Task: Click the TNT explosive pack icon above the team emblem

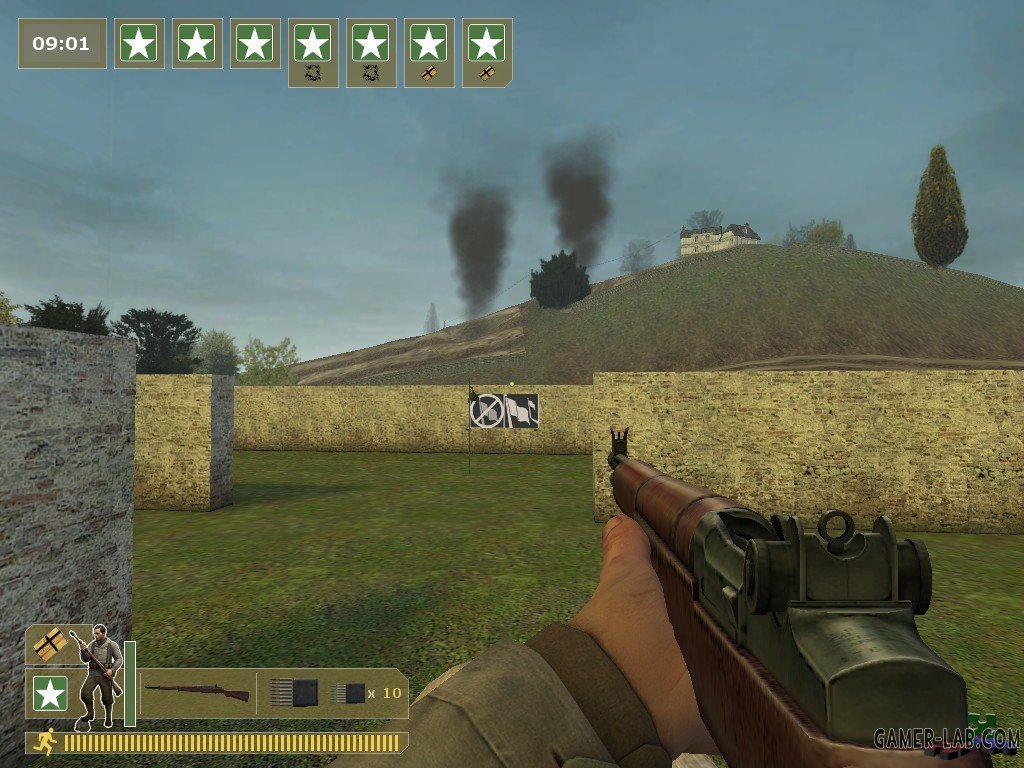Action: point(48,645)
